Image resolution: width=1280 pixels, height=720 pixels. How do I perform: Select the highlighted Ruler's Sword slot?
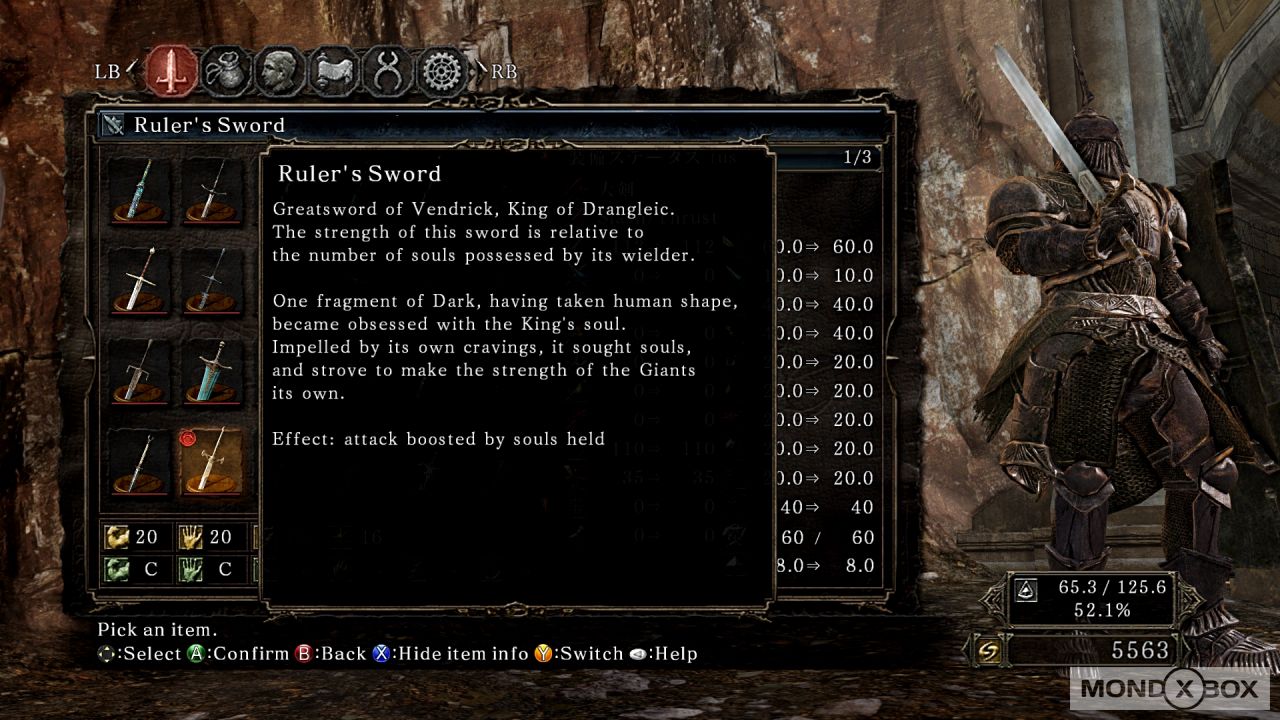click(x=211, y=461)
